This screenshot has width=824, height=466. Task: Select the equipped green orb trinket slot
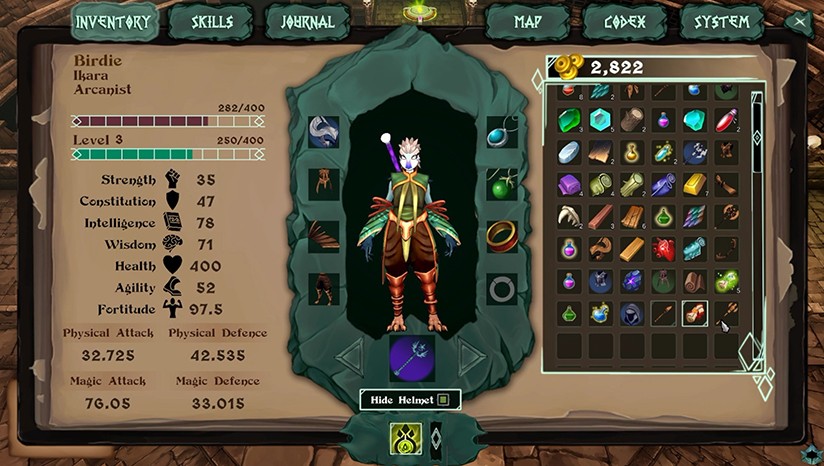[502, 185]
